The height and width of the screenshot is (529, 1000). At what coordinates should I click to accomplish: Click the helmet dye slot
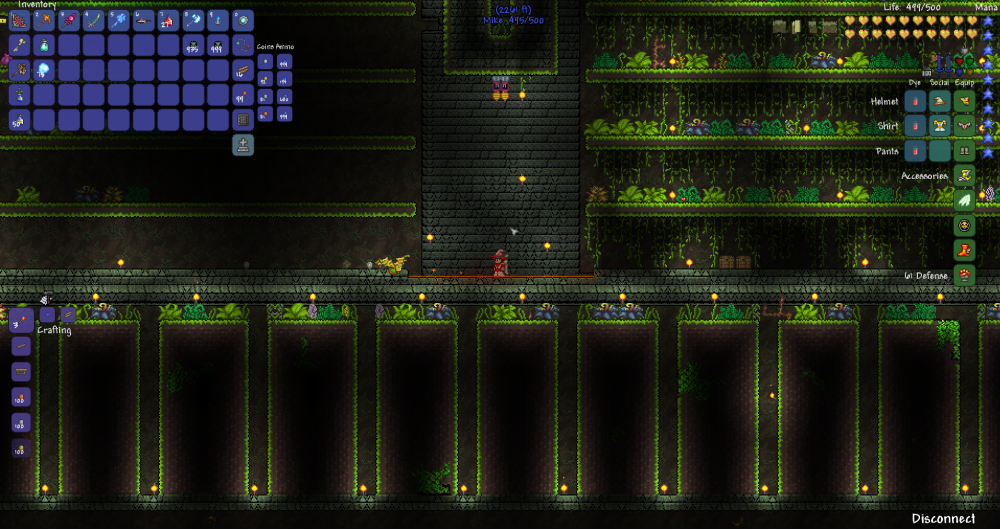[x=914, y=101]
